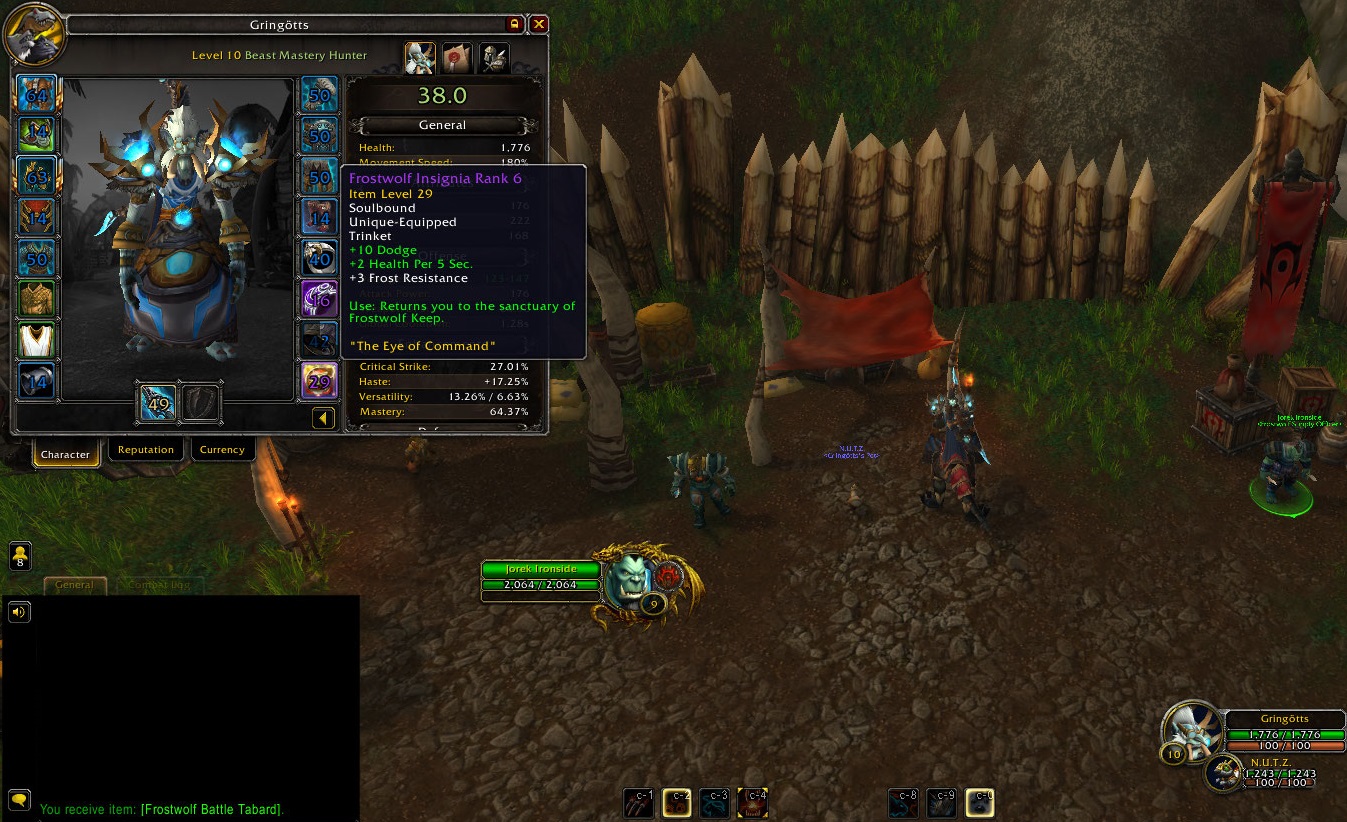Select the white tabard equipment slot
The width and height of the screenshot is (1347, 822).
click(x=37, y=340)
